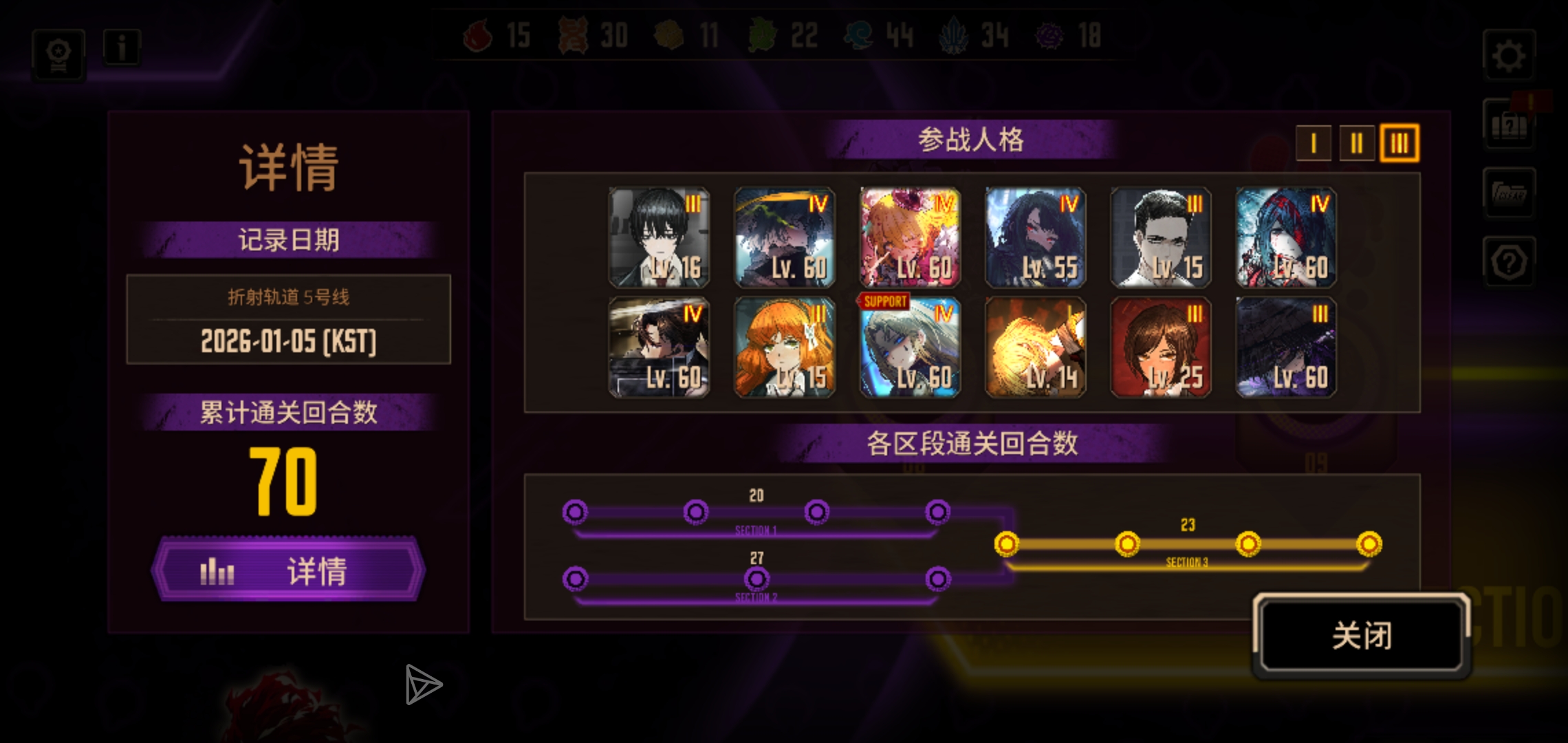Click the last yellow node on SECTION 3 track
The image size is (1568, 743).
pyautogui.click(x=1369, y=544)
